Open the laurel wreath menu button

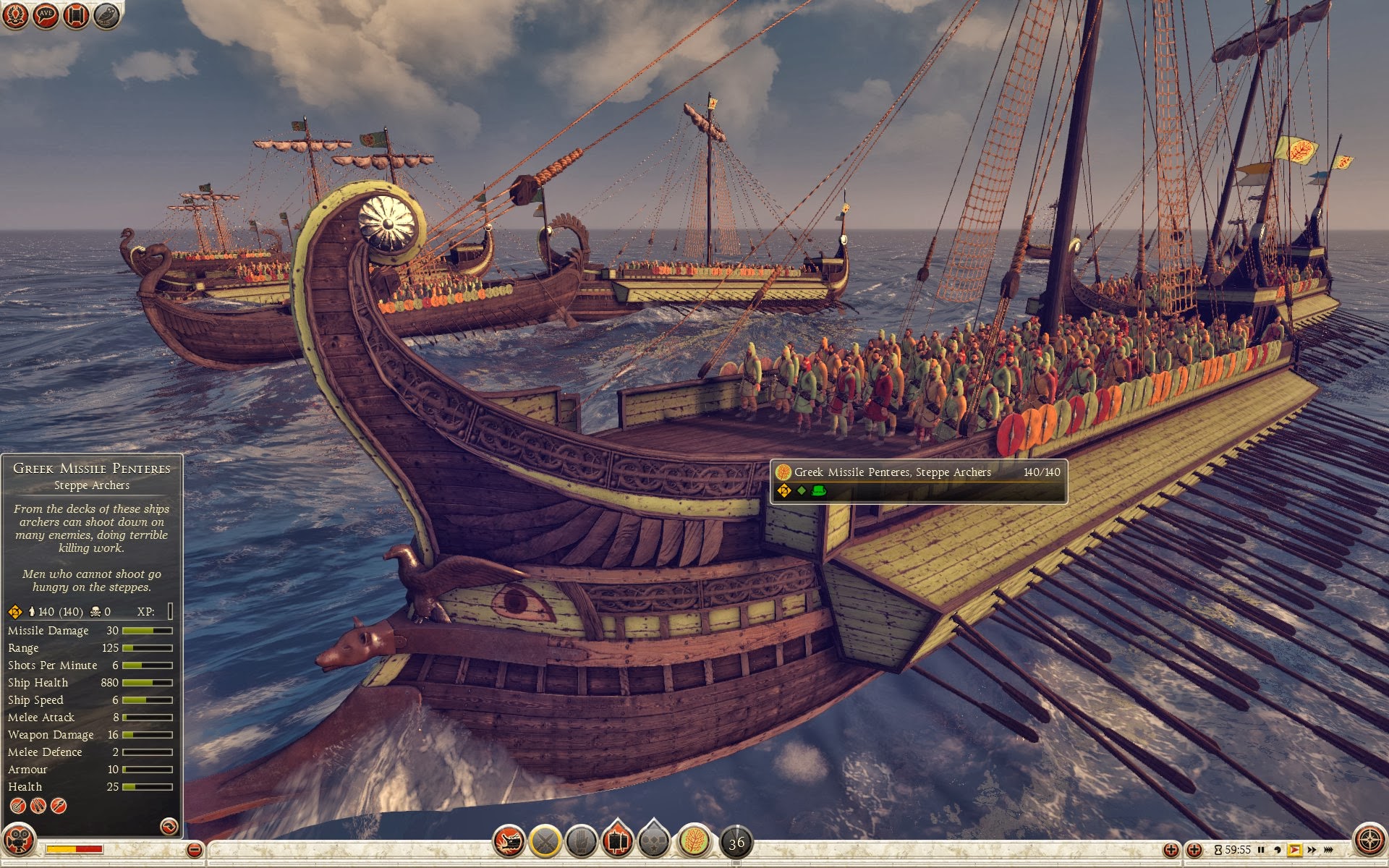pyautogui.click(x=14, y=15)
